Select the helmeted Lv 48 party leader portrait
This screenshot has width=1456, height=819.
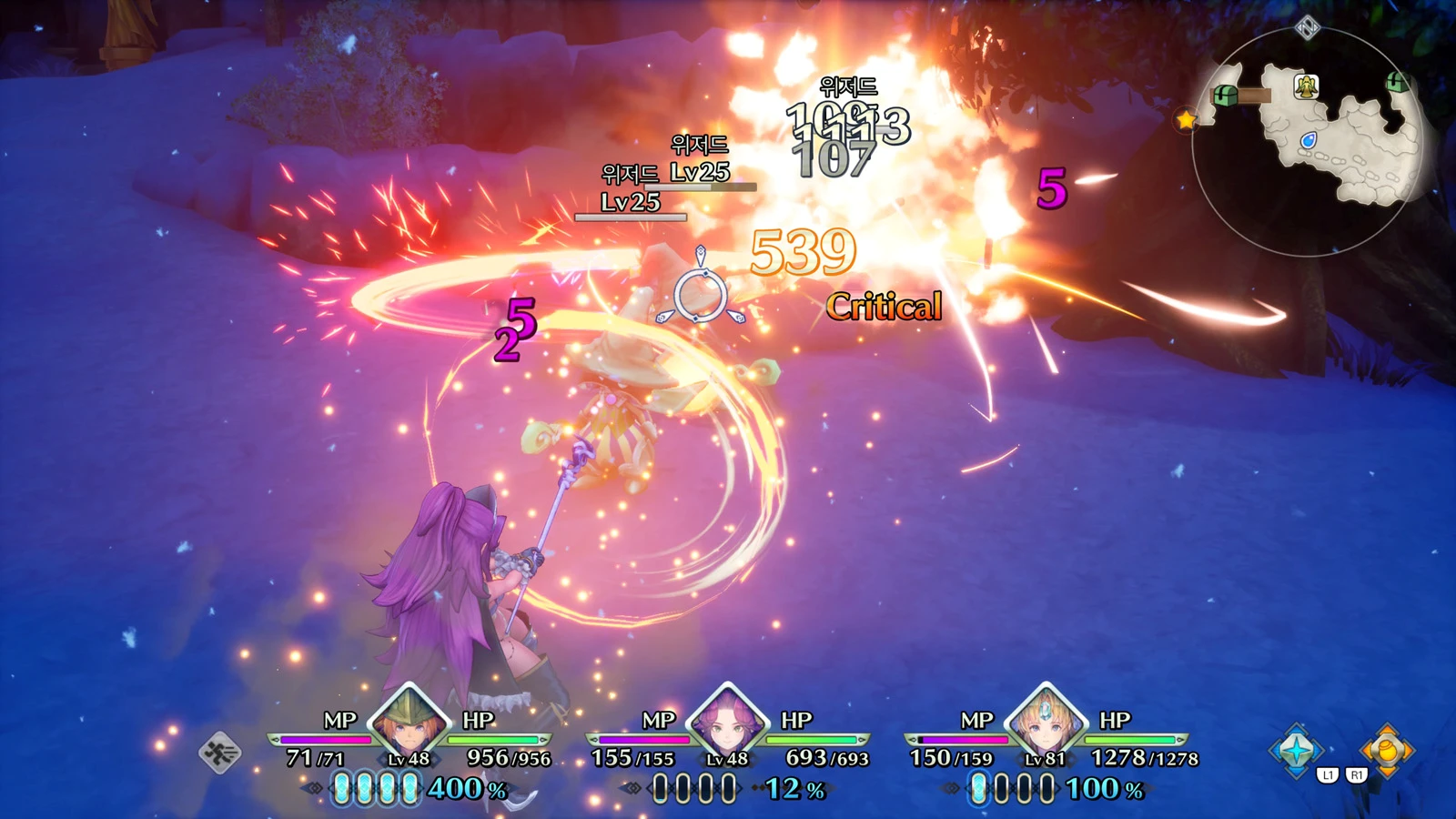pyautogui.click(x=409, y=725)
